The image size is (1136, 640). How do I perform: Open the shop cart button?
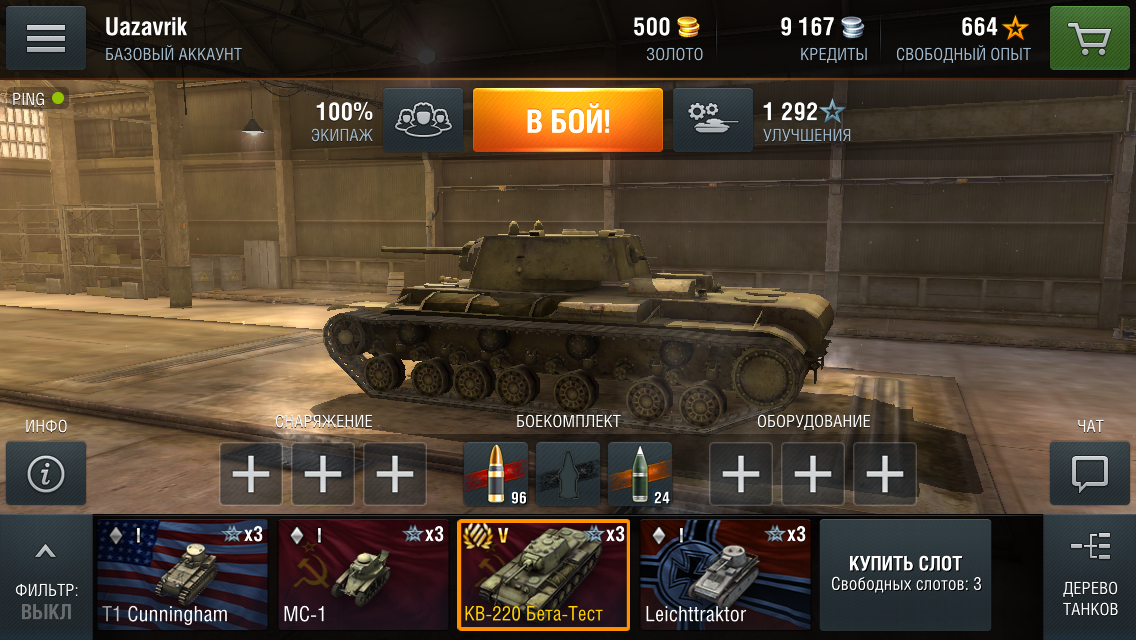point(1089,39)
